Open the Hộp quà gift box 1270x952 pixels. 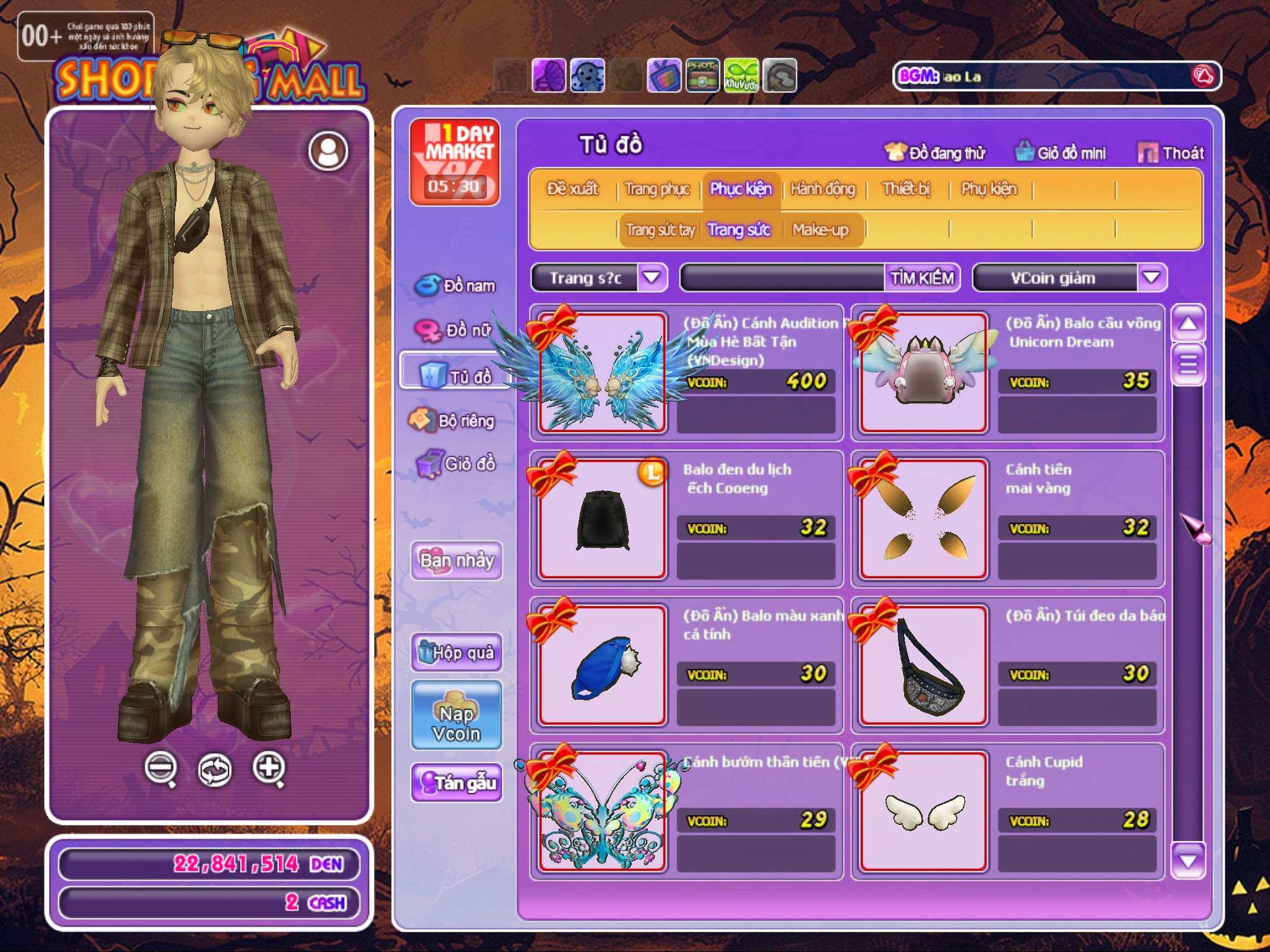456,652
